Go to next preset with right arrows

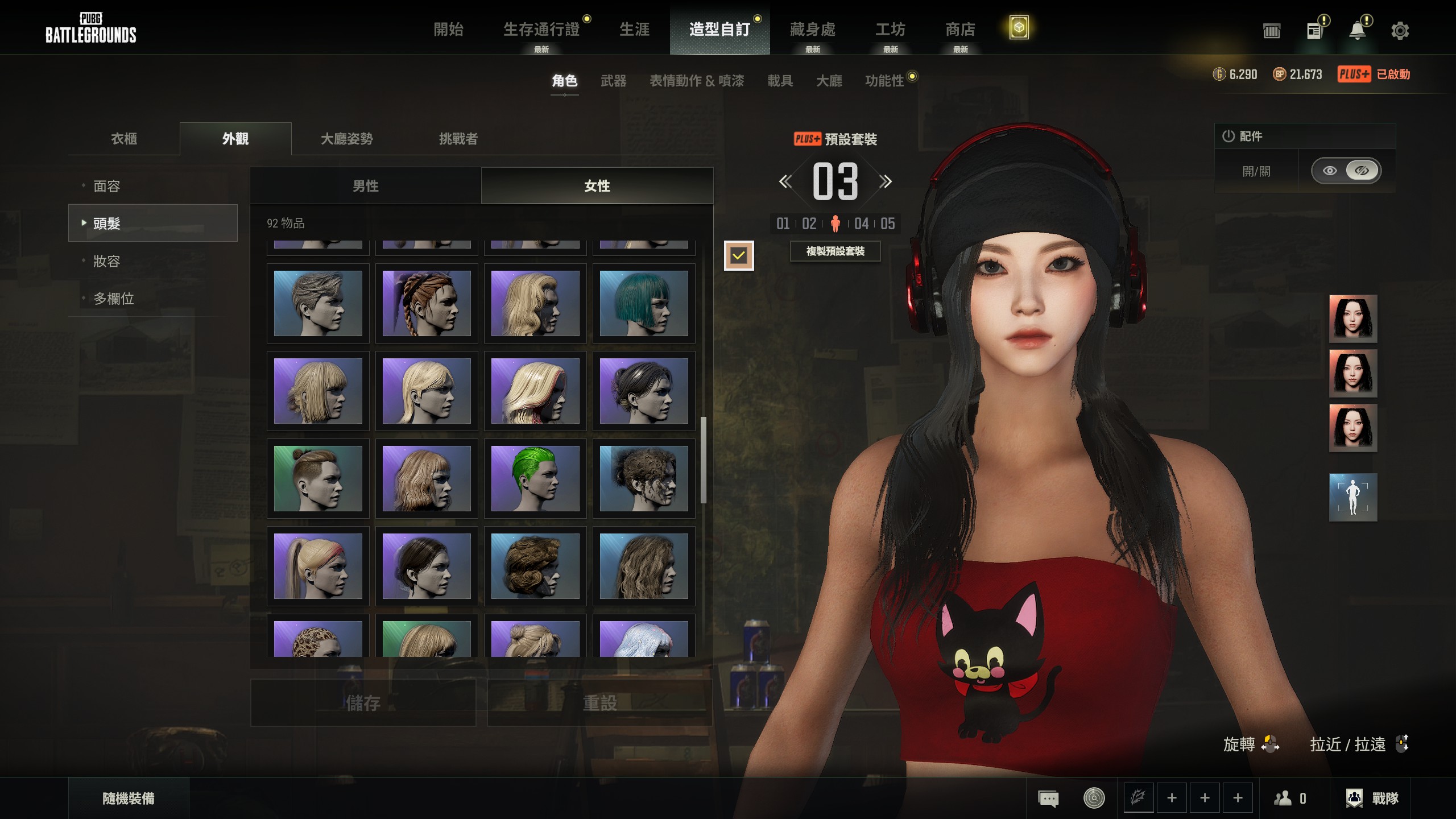click(885, 182)
